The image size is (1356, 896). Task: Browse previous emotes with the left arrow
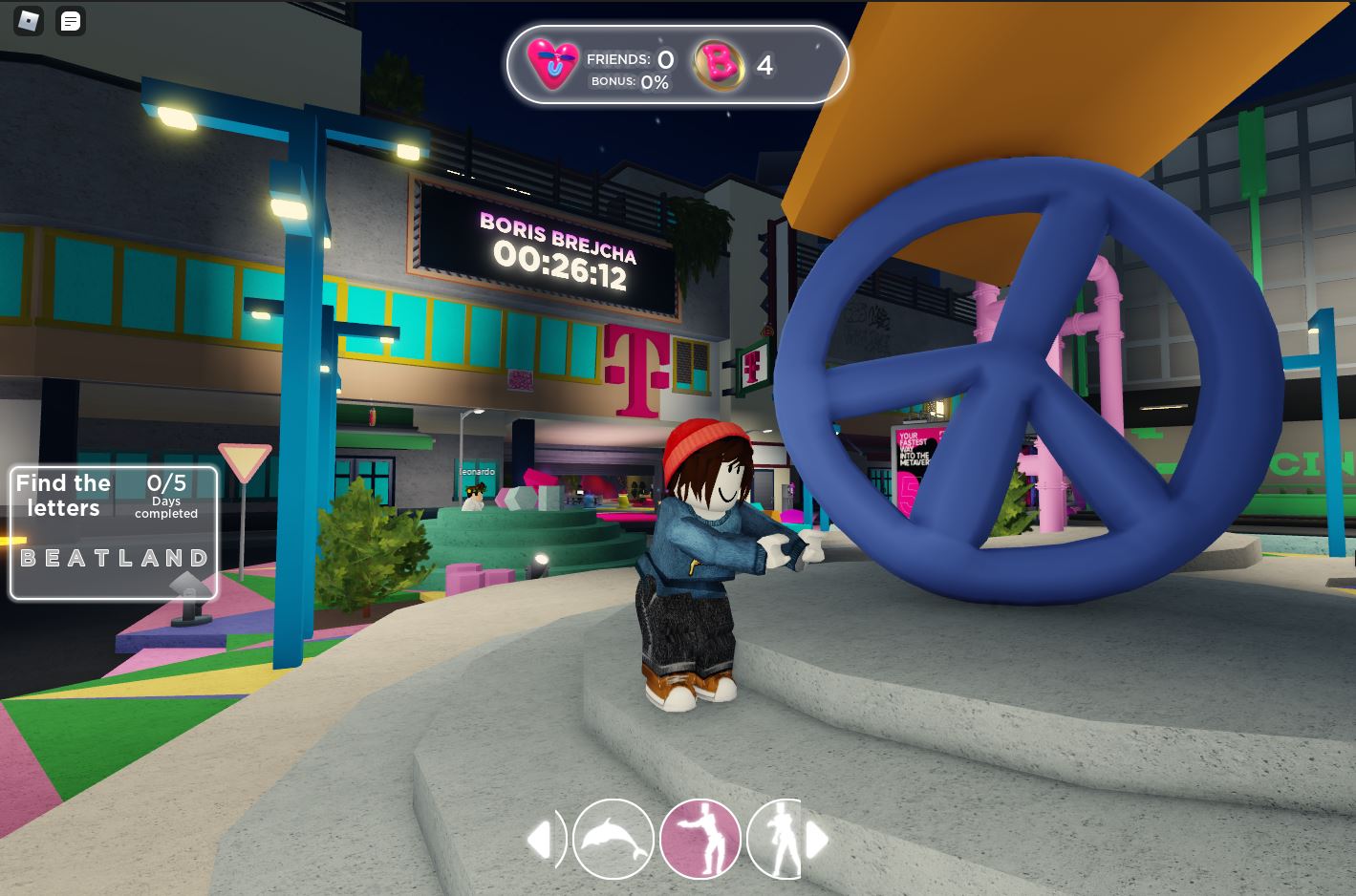pos(542,839)
